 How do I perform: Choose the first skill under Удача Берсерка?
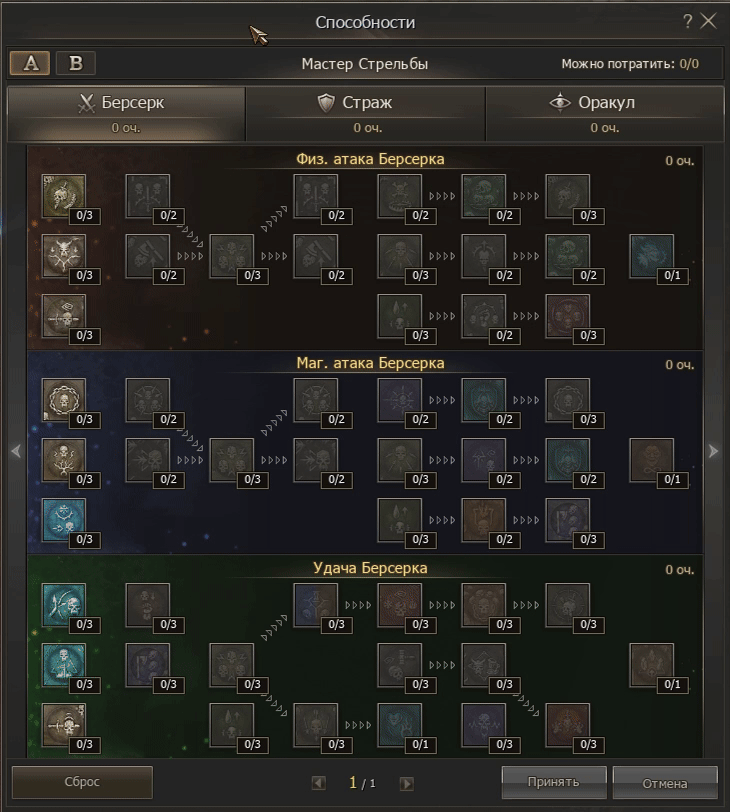(x=64, y=605)
